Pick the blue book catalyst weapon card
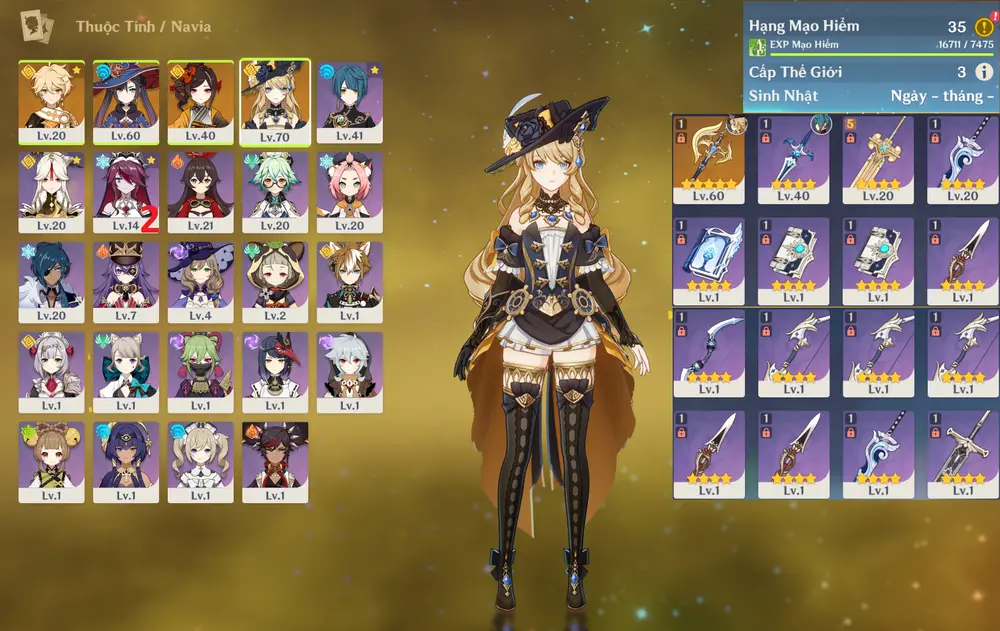 pyautogui.click(x=709, y=260)
